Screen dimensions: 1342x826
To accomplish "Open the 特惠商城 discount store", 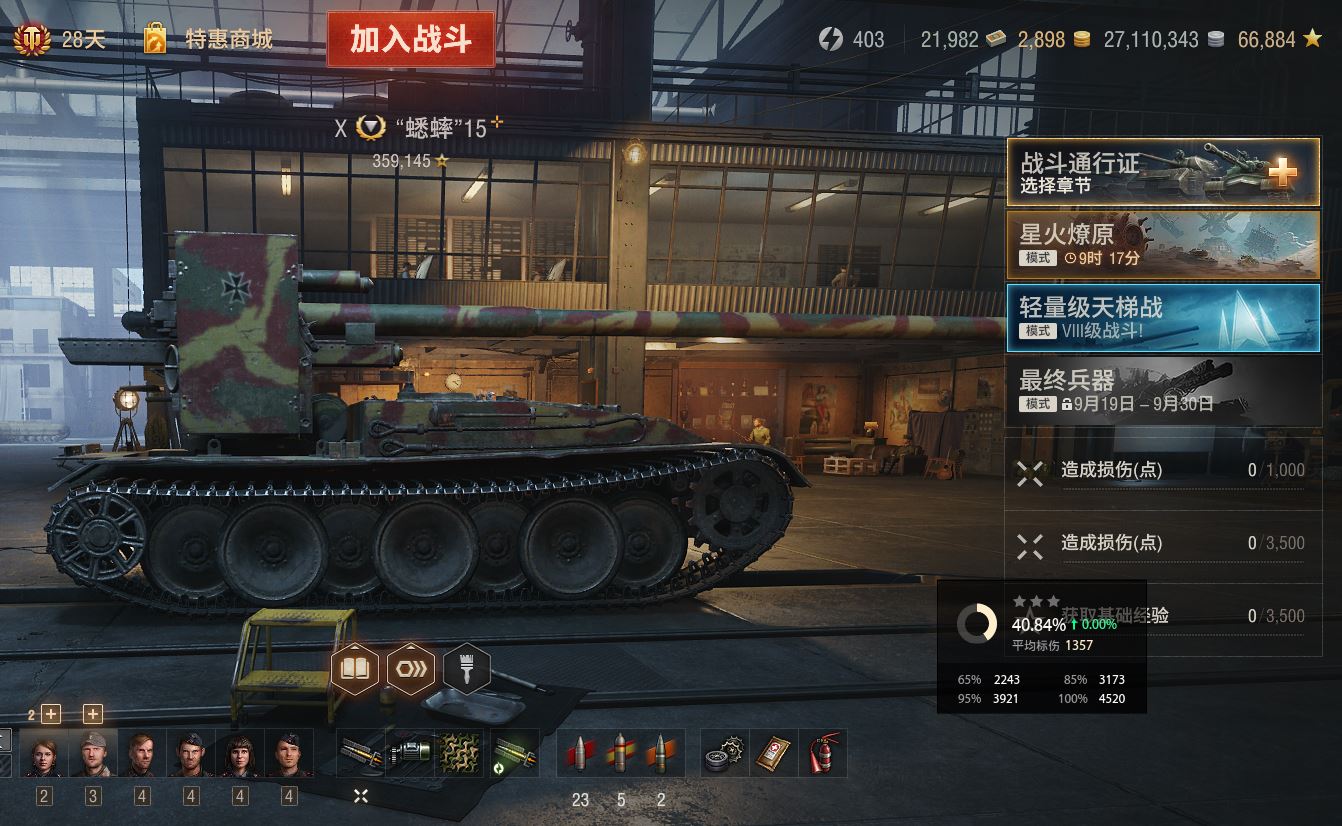I will (208, 40).
